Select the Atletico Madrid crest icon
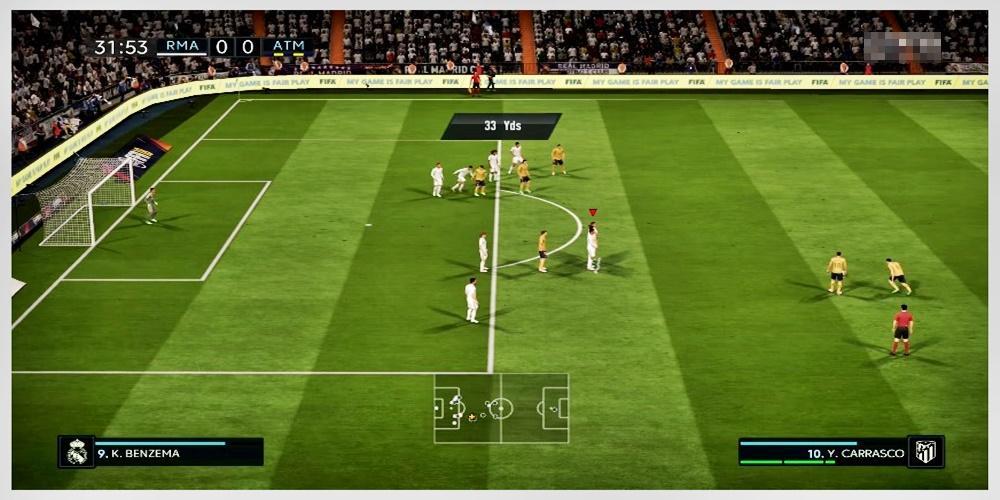This screenshot has width=1000, height=500. tap(926, 452)
